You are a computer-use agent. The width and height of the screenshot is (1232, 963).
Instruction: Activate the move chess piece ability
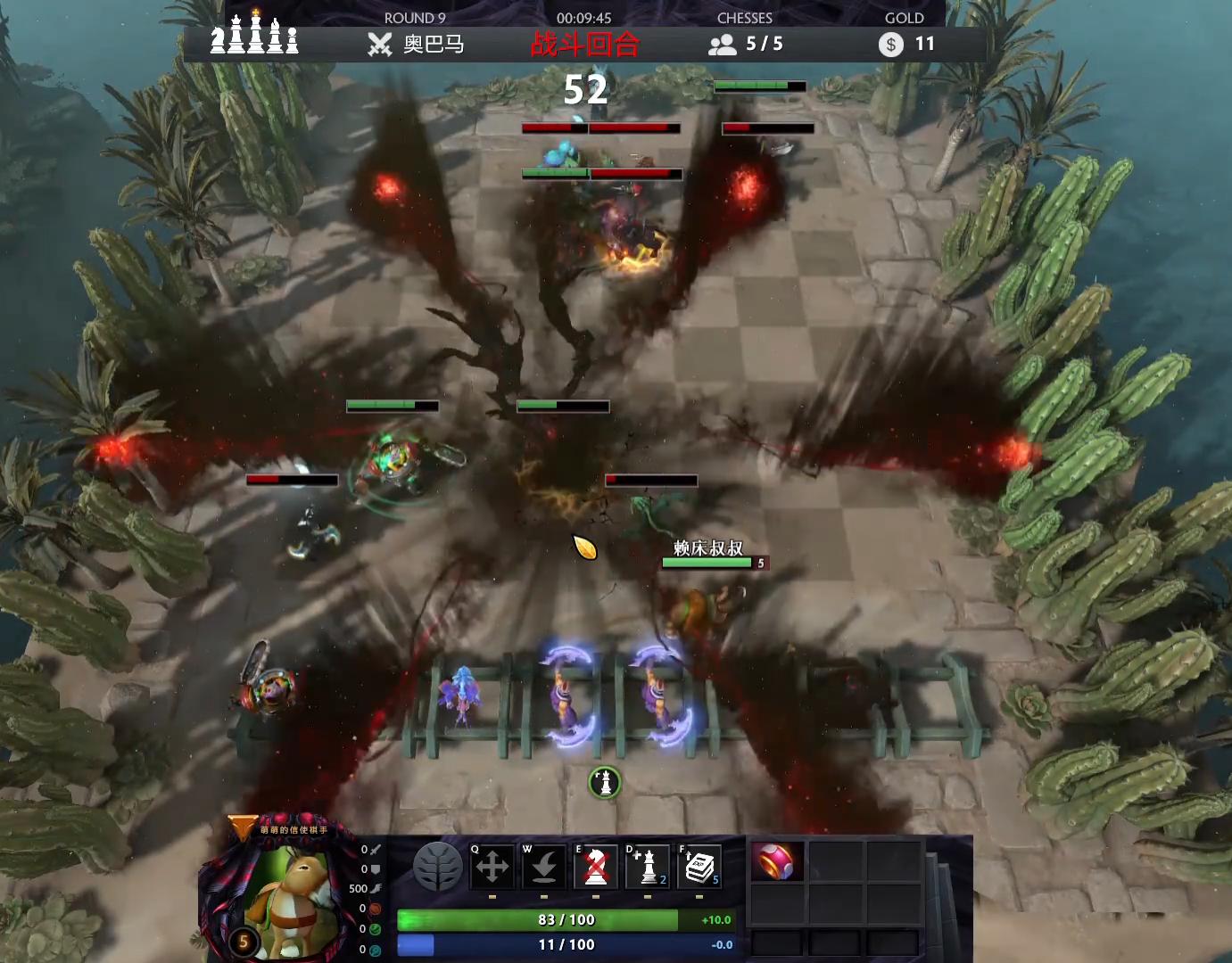tap(492, 867)
